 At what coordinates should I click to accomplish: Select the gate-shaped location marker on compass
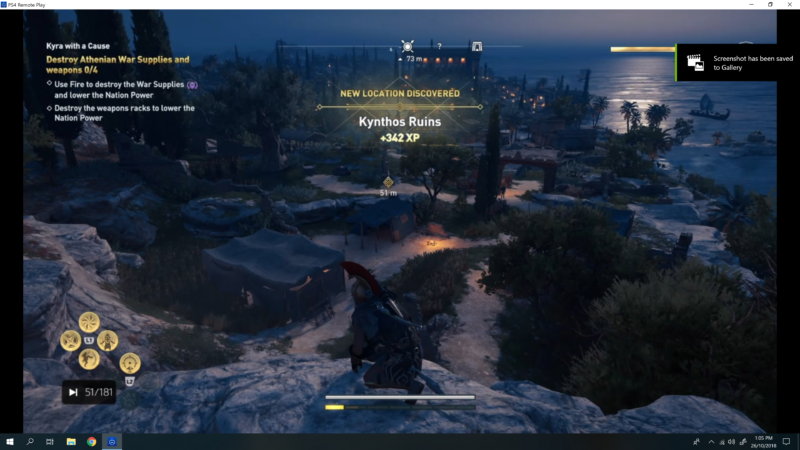coord(477,46)
